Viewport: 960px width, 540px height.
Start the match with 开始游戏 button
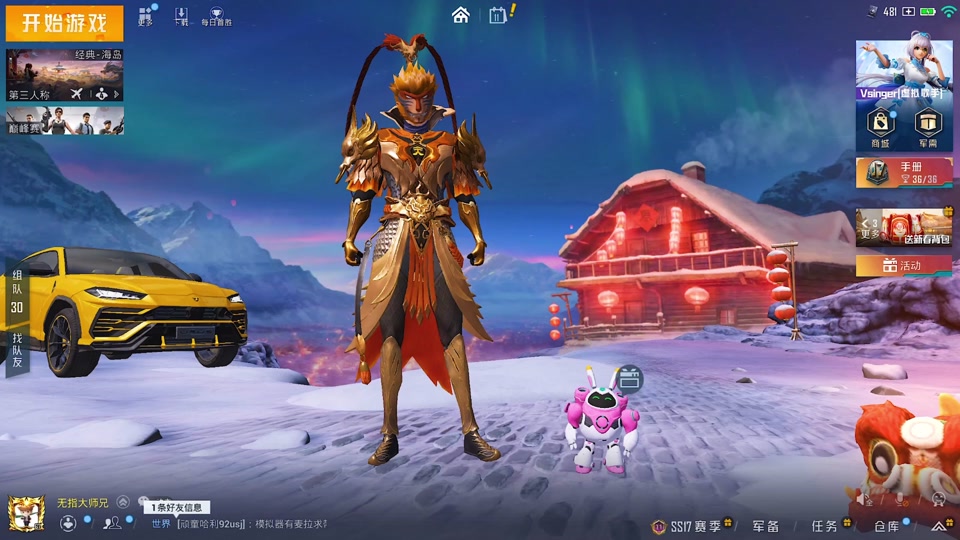tap(64, 22)
